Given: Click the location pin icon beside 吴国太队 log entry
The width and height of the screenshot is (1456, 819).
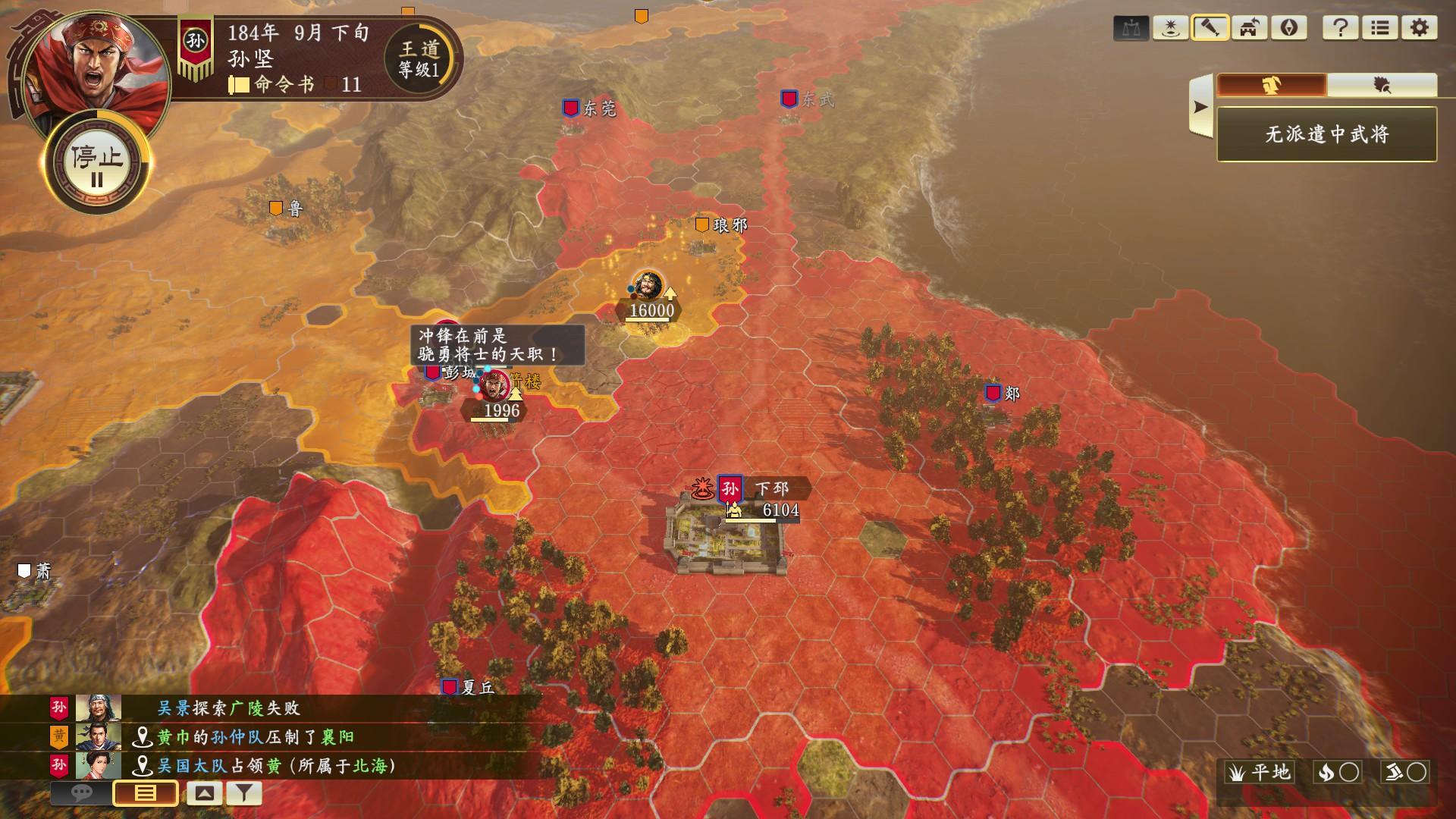Looking at the screenshot, I should (x=143, y=766).
